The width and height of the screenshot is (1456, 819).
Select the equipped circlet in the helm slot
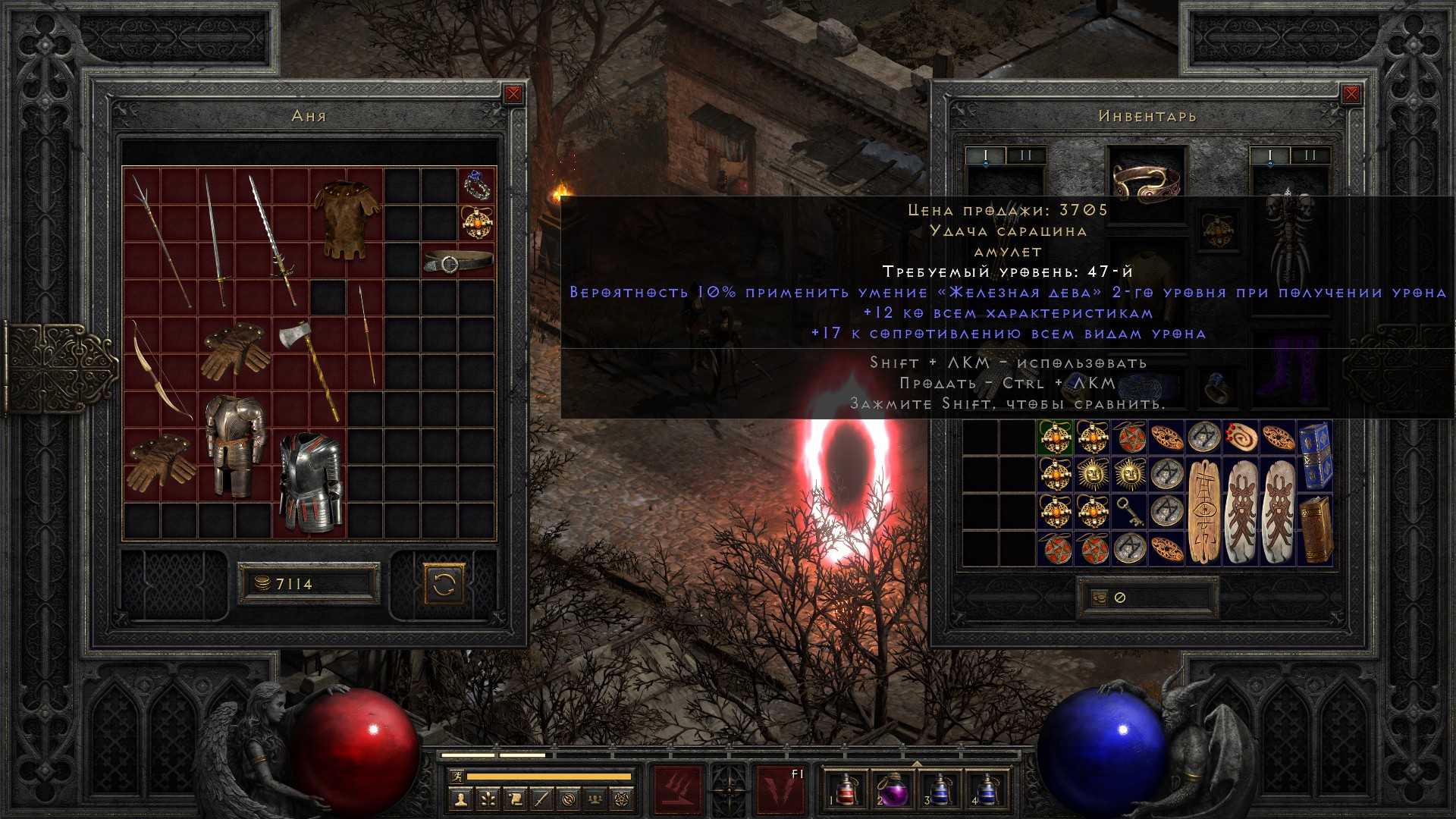tap(1146, 180)
